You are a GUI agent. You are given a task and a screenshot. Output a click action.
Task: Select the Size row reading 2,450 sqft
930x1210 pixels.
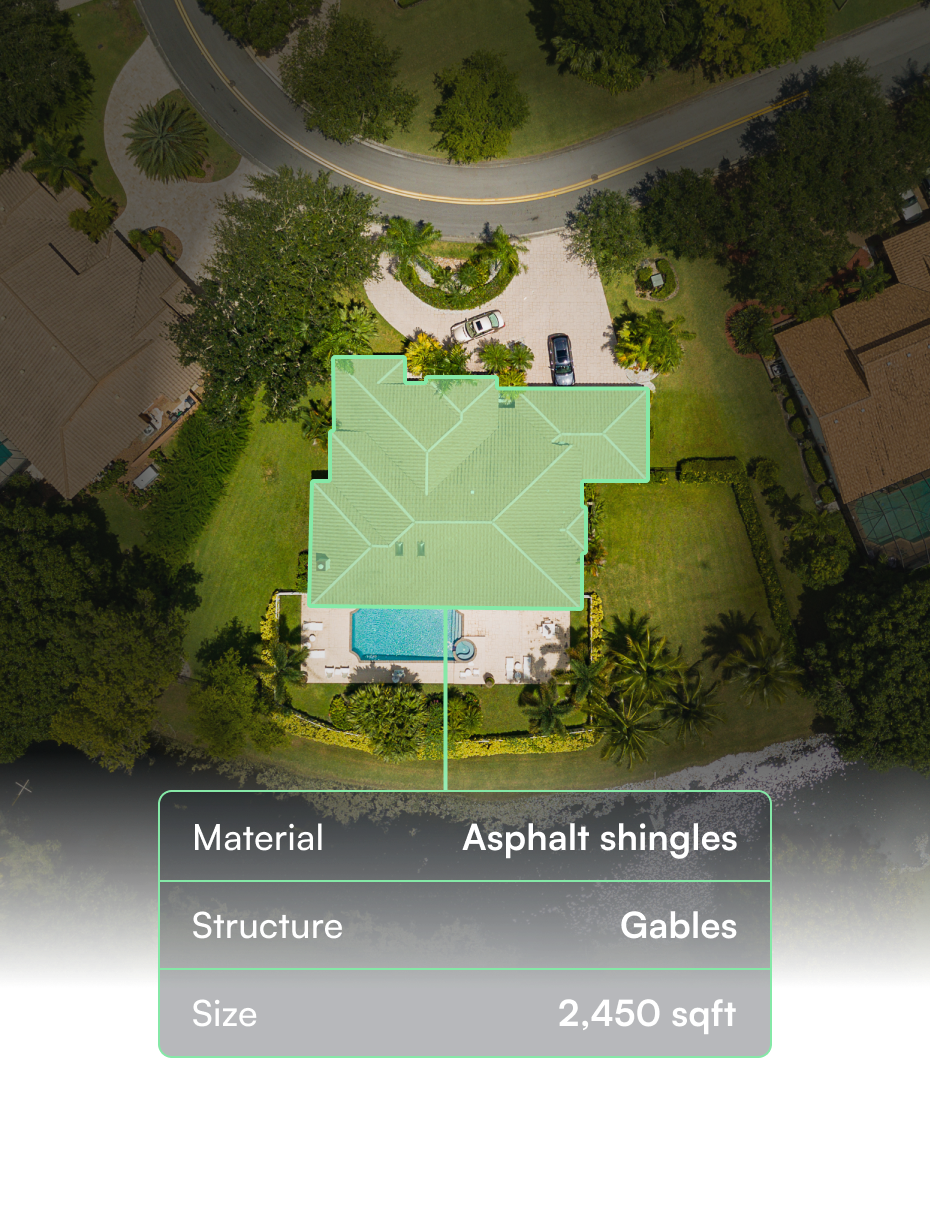tap(465, 1014)
